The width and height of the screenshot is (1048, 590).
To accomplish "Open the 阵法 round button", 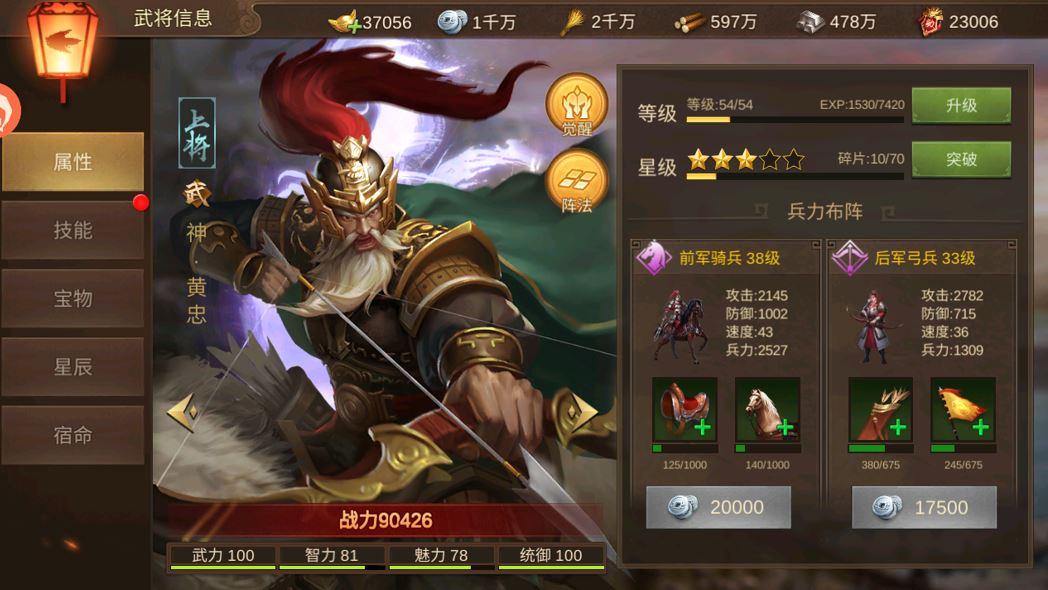I will 576,181.
